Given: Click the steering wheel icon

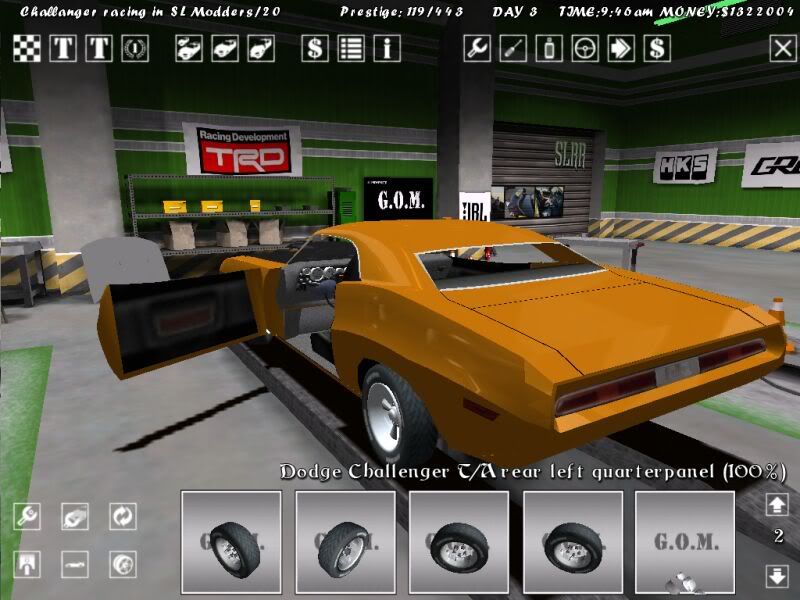Looking at the screenshot, I should coord(585,48).
